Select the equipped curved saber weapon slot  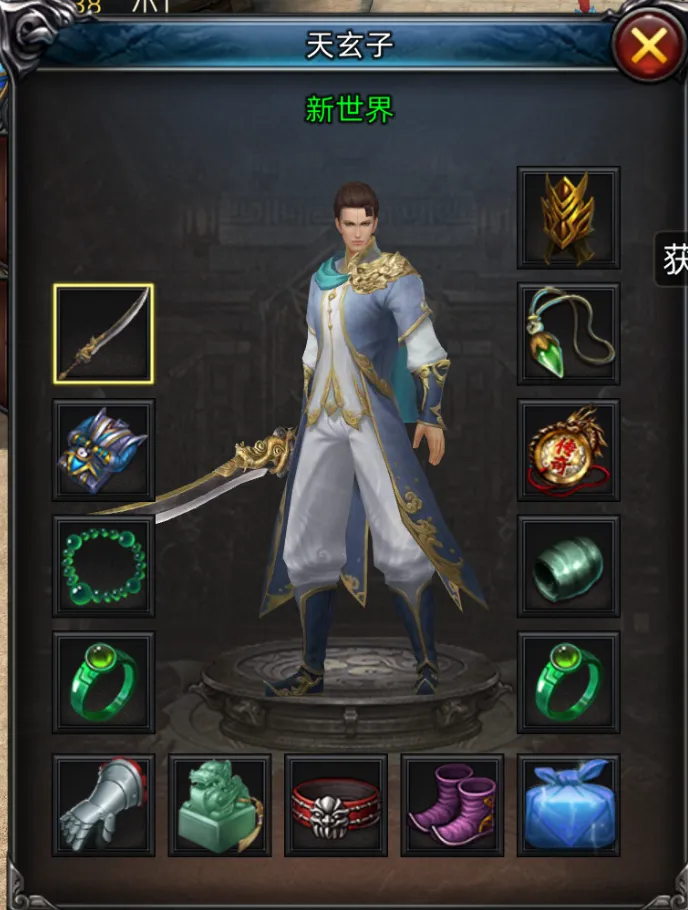click(x=103, y=334)
